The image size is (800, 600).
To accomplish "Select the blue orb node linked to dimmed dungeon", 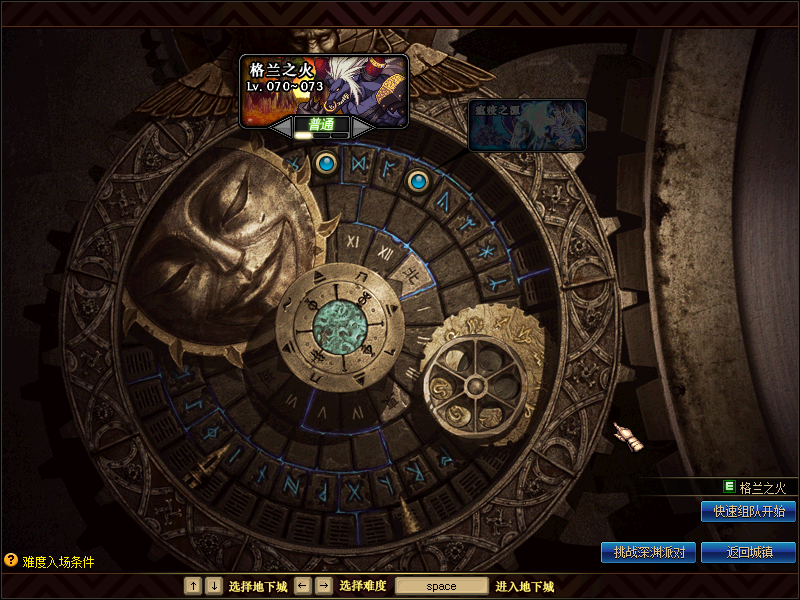I will [419, 181].
